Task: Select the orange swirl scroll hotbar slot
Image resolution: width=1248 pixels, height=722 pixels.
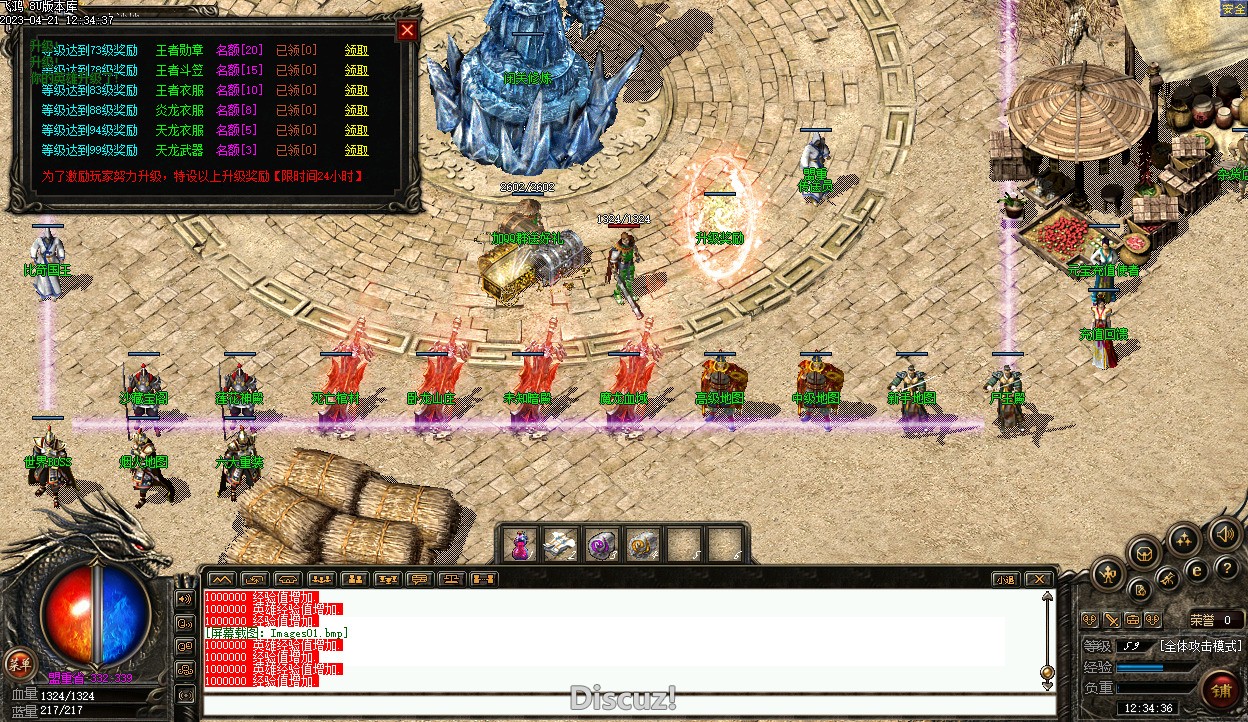Action: pyautogui.click(x=642, y=545)
